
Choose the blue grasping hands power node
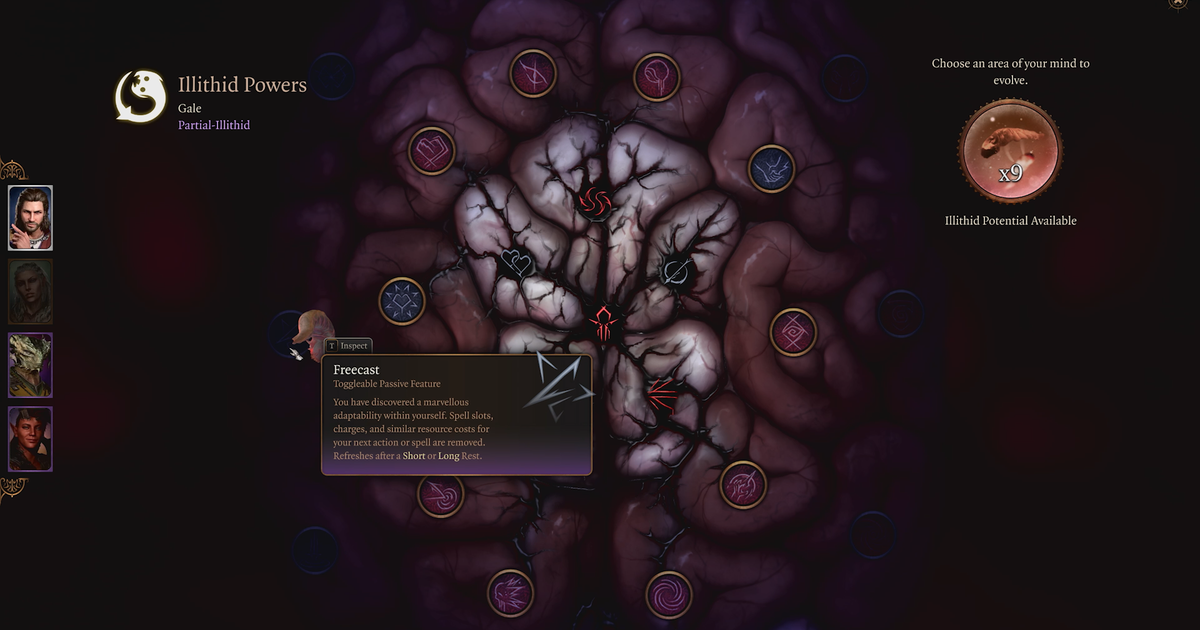pos(771,169)
